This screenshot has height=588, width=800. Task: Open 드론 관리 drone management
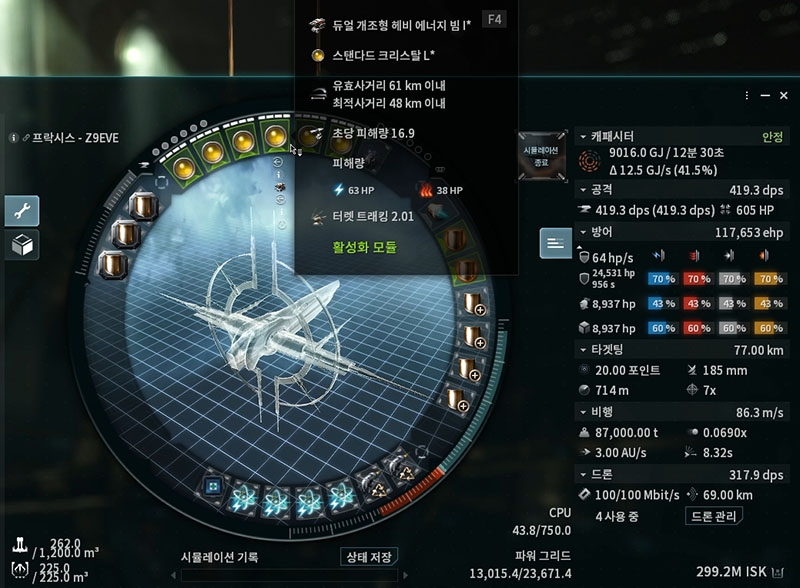(x=714, y=517)
